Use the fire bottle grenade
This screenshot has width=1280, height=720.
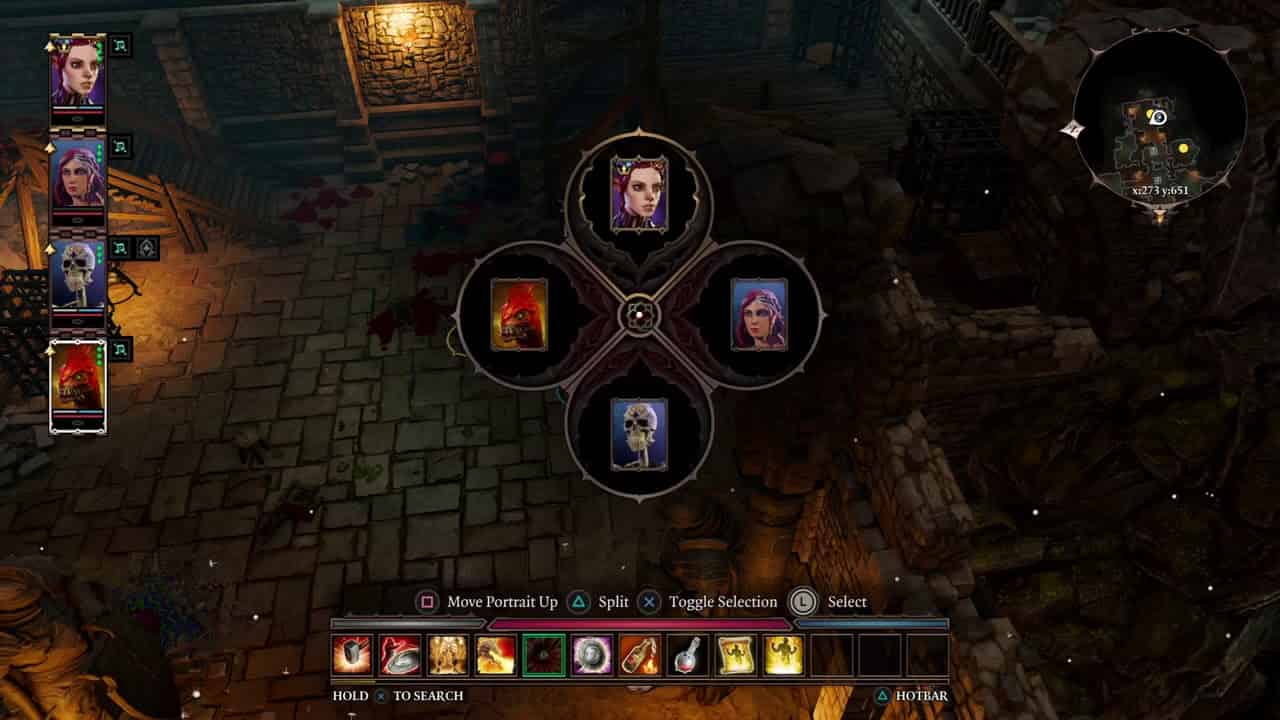click(x=640, y=655)
